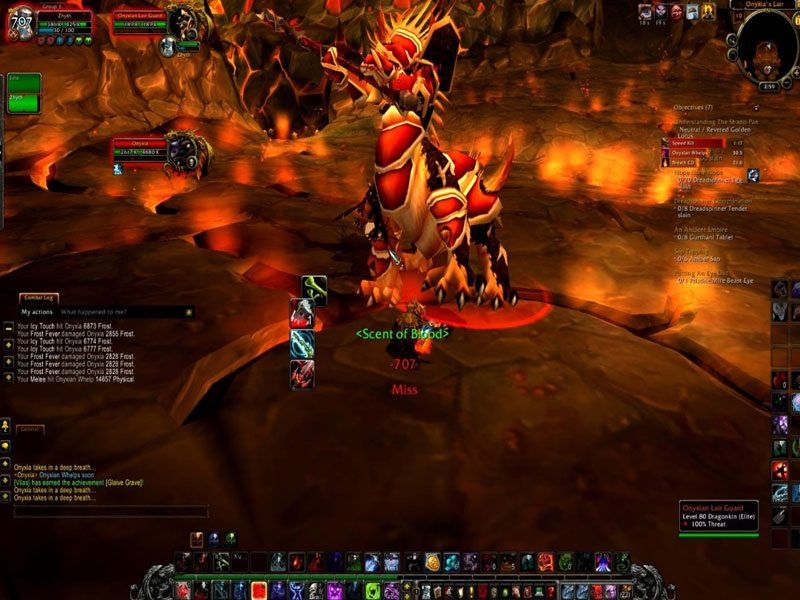Select the What happened to me? filter

point(93,312)
